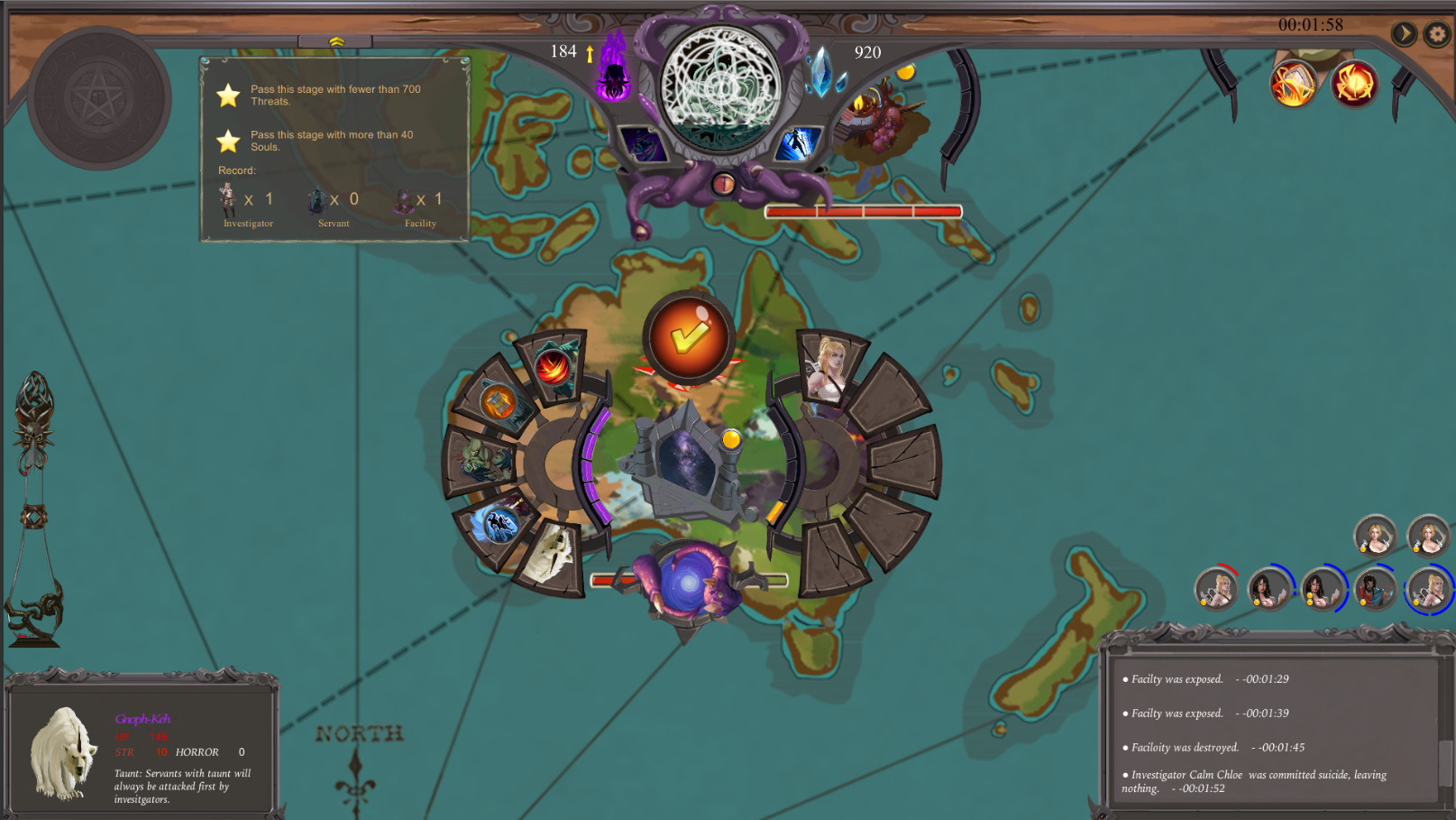Collapse the objectives panel using the yellow chevron tab
The height and width of the screenshot is (820, 1456).
pos(335,40)
